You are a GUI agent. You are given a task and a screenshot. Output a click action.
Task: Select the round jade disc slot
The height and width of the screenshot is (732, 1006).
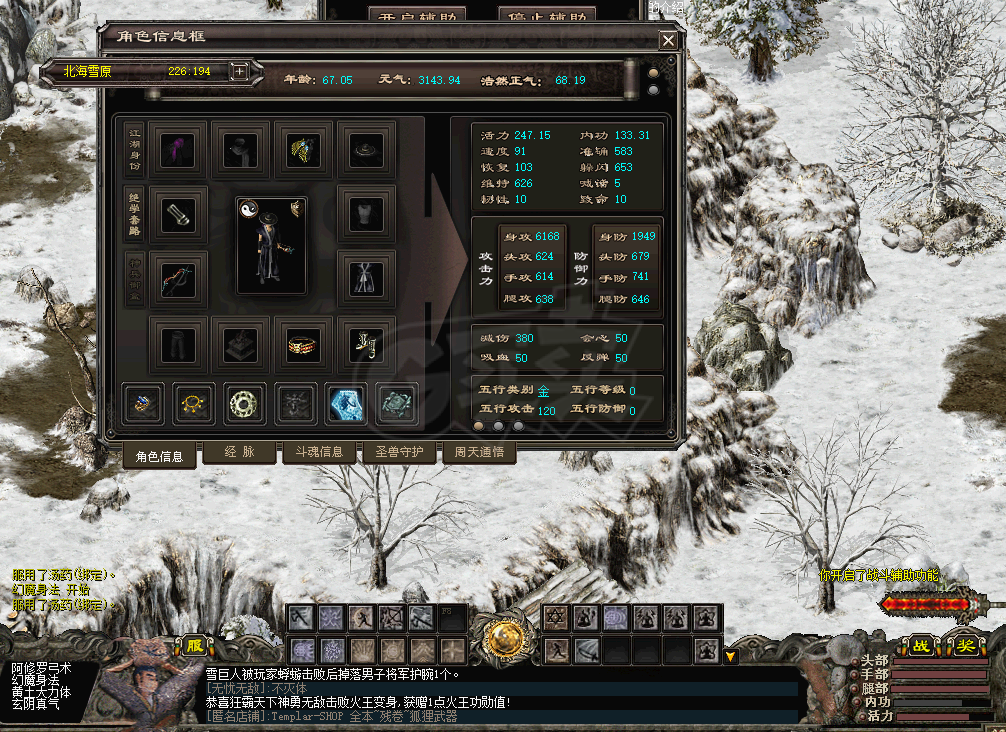tap(243, 403)
